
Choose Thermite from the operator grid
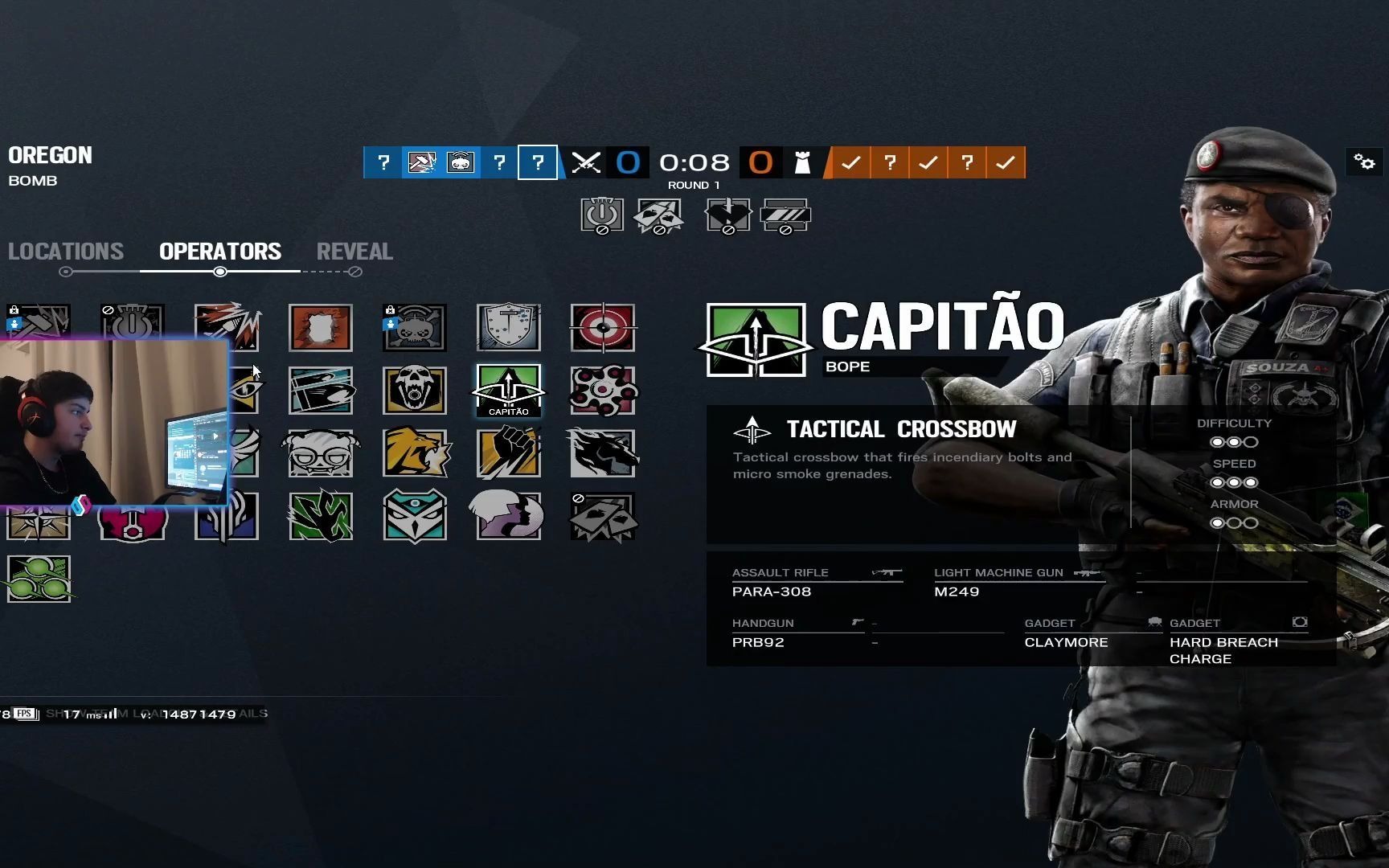320,328
